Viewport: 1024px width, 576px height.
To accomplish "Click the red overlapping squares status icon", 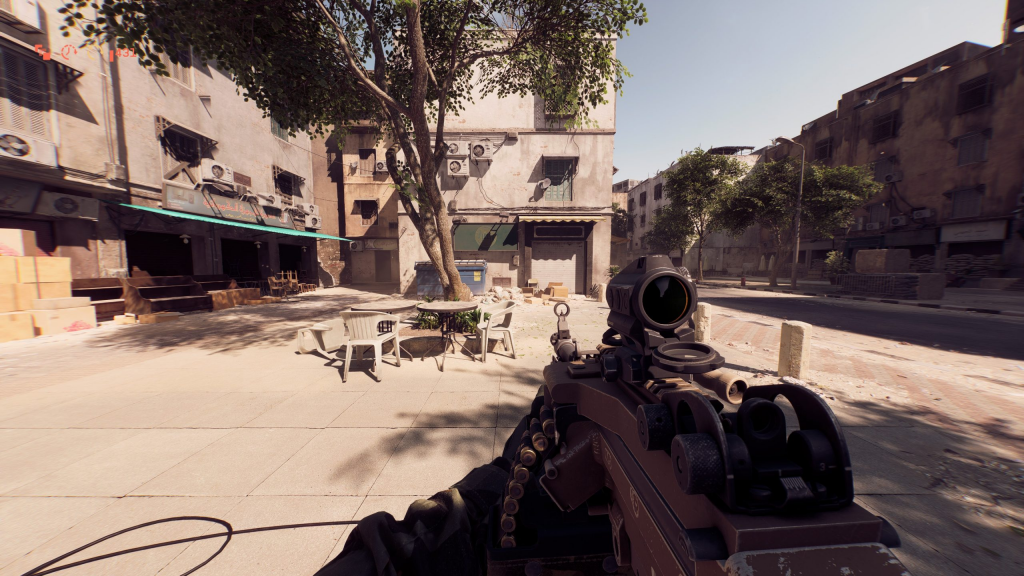I will (x=42, y=50).
